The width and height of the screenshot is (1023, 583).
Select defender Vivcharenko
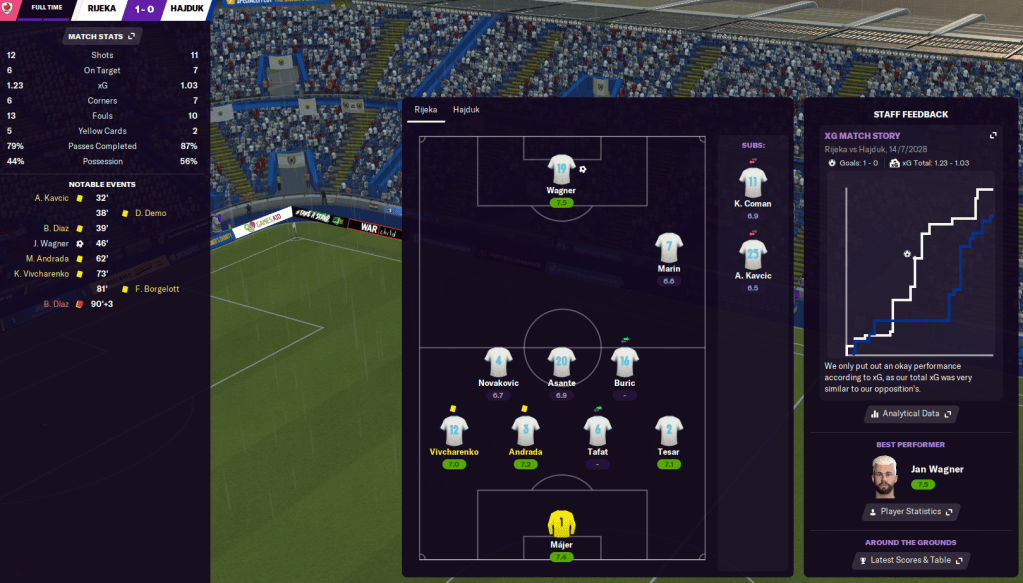click(x=454, y=431)
